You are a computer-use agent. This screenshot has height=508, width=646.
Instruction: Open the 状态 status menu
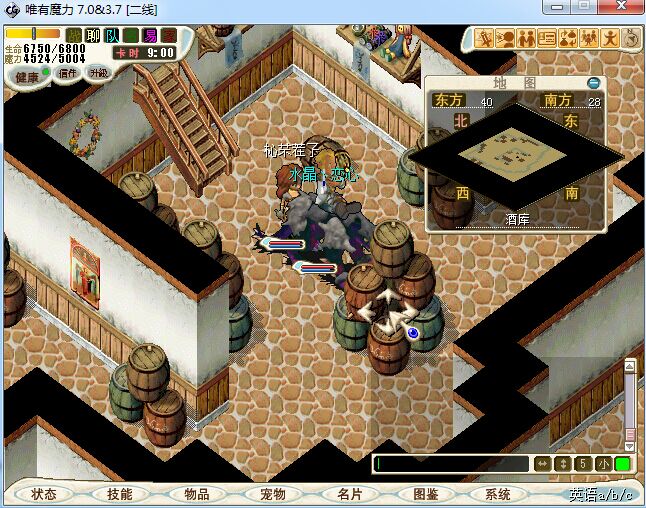(44, 494)
